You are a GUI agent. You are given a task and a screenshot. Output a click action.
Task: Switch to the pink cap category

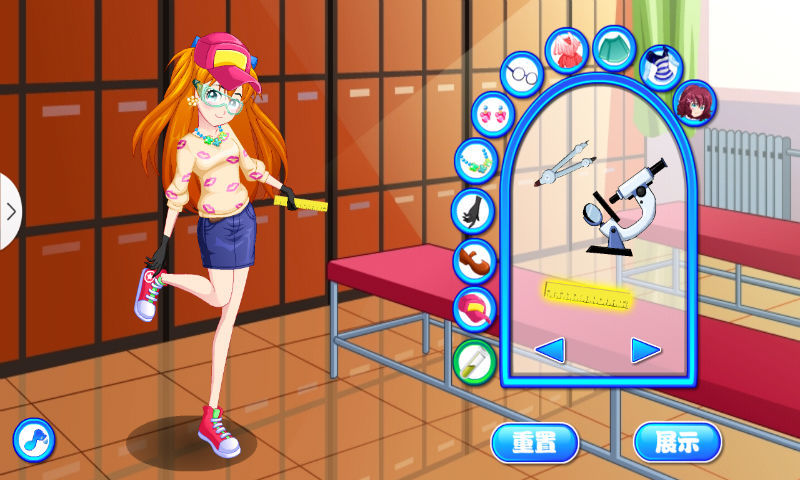474,309
